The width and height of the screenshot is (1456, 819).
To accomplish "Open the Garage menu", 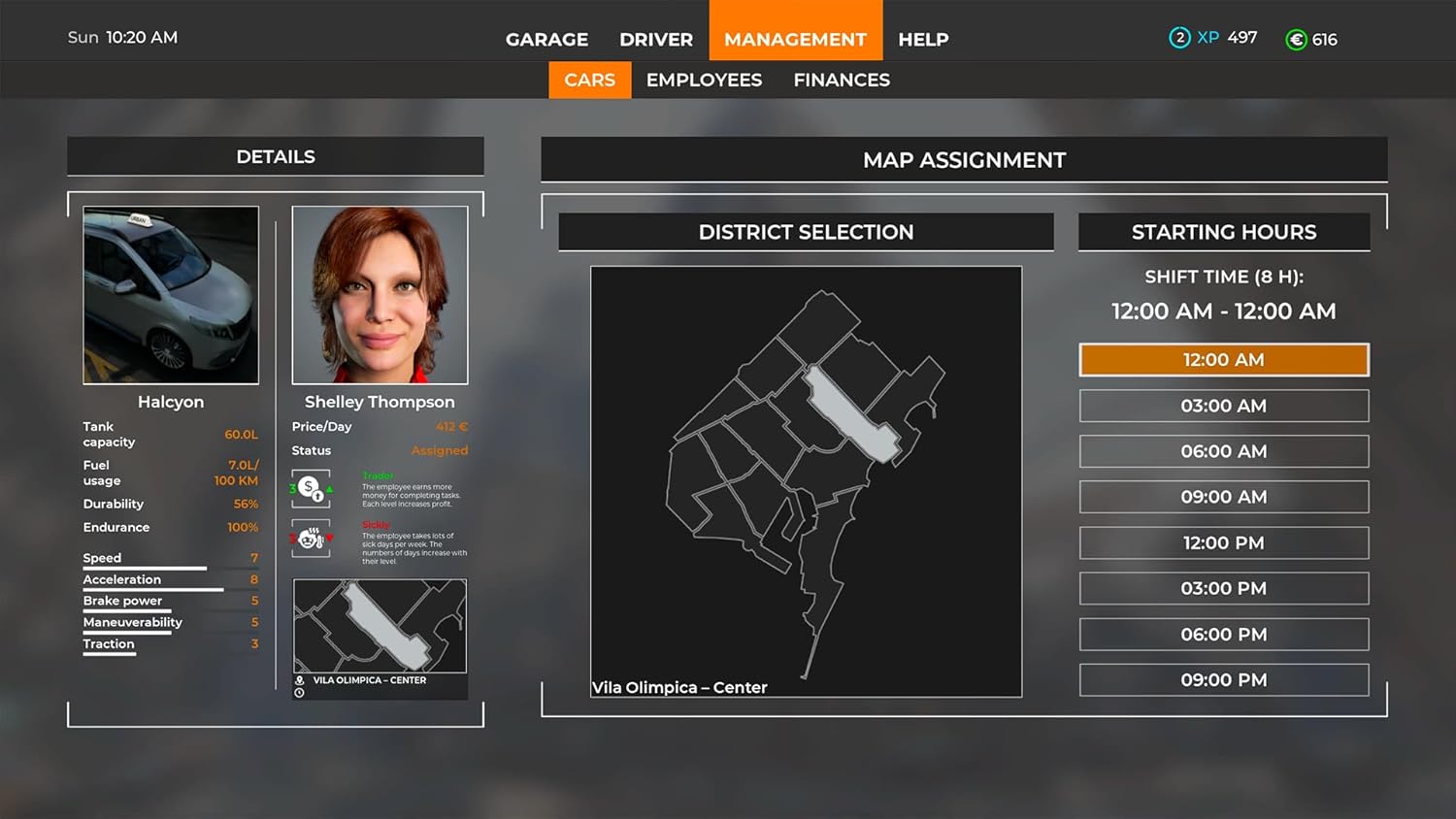I will pos(546,40).
